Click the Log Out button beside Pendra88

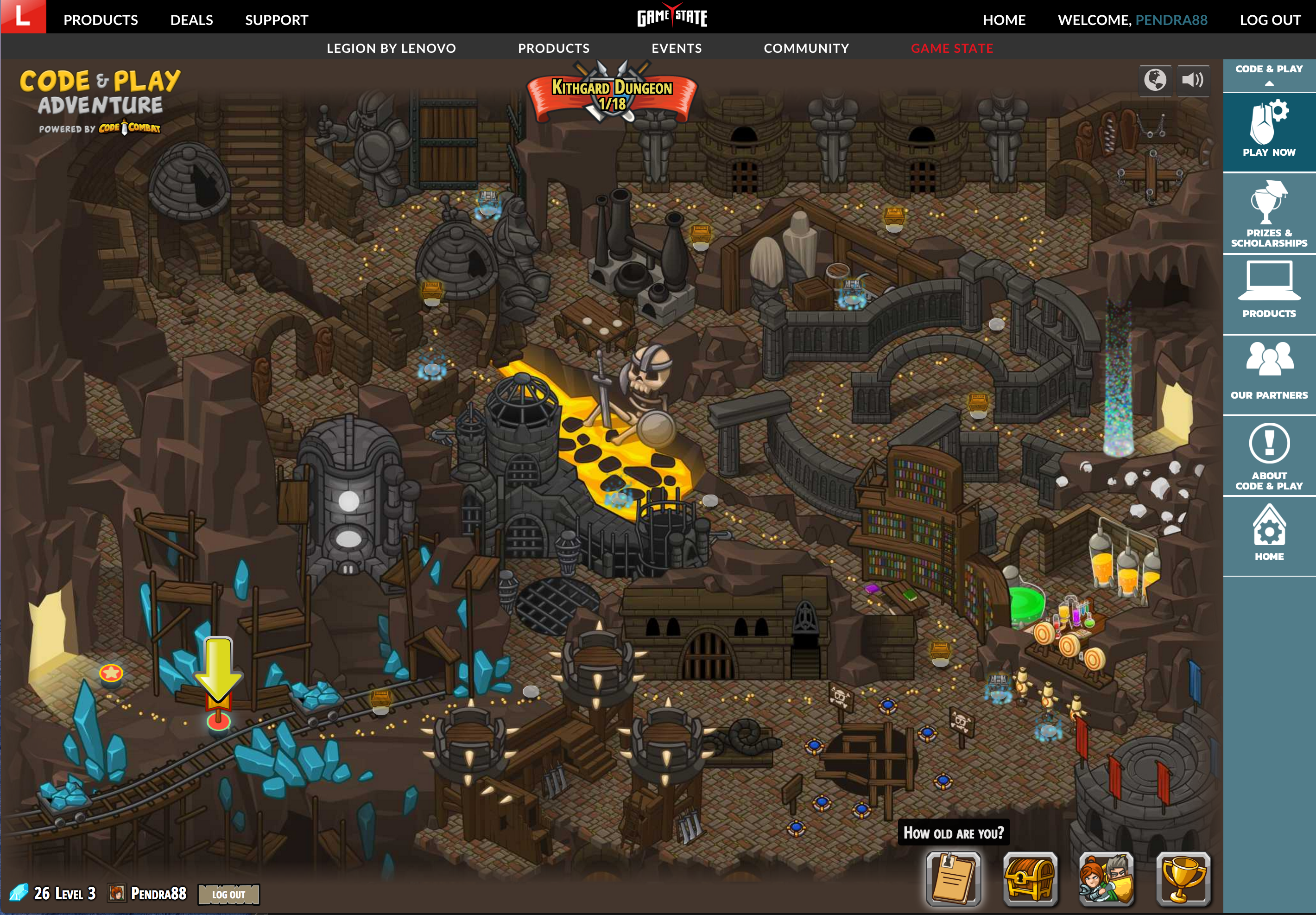(228, 894)
